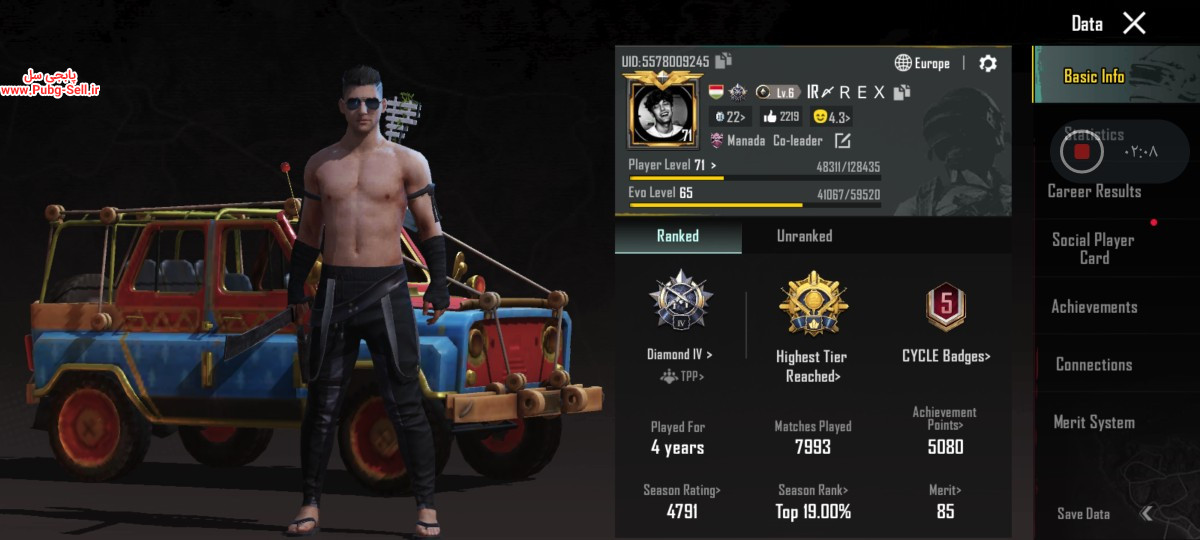1200x540 pixels.
Task: Copy the UID number
Action: coord(724,61)
